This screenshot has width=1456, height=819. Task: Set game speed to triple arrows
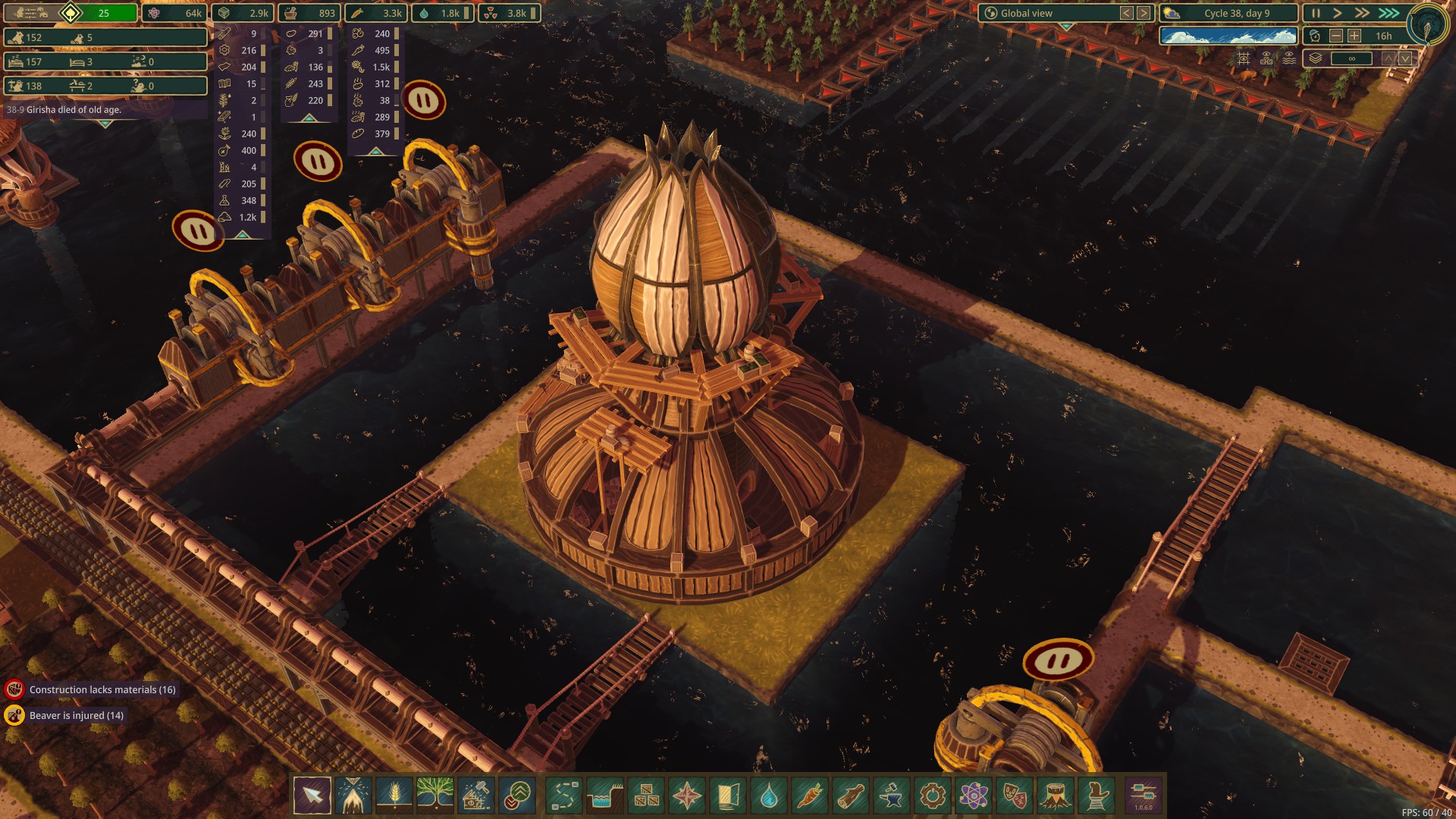[1389, 13]
